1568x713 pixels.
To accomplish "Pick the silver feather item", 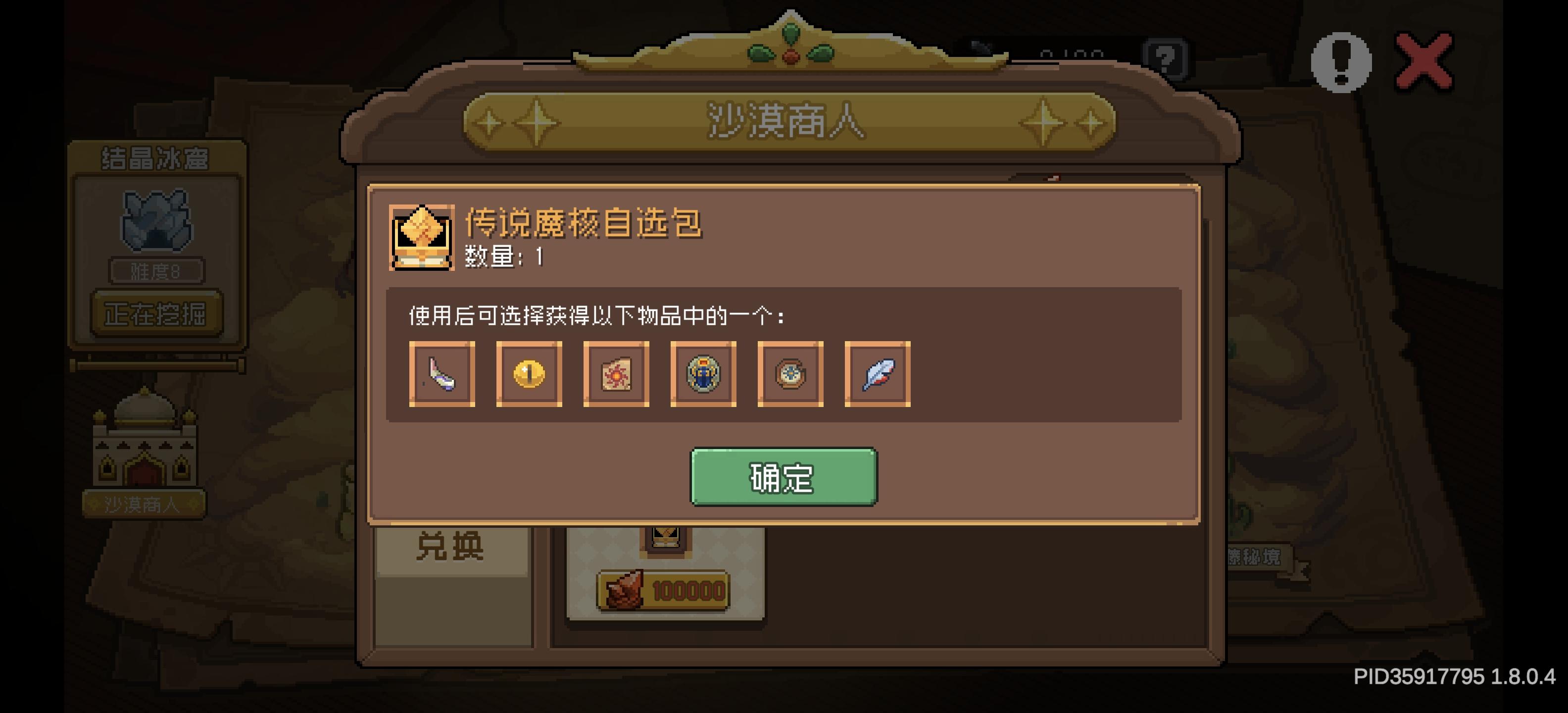I will (877, 373).
